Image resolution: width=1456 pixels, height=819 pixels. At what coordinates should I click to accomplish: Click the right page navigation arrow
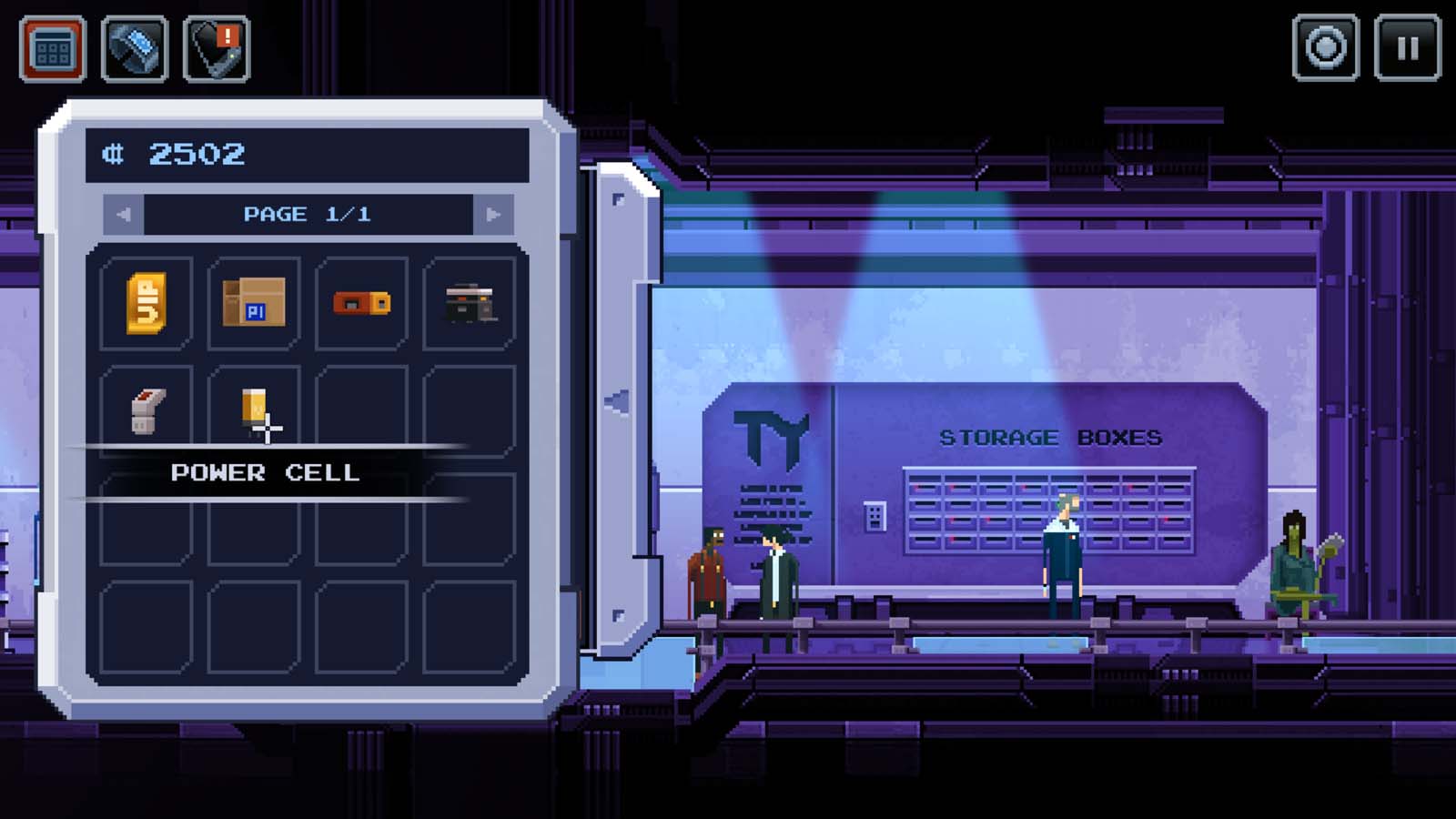click(492, 215)
